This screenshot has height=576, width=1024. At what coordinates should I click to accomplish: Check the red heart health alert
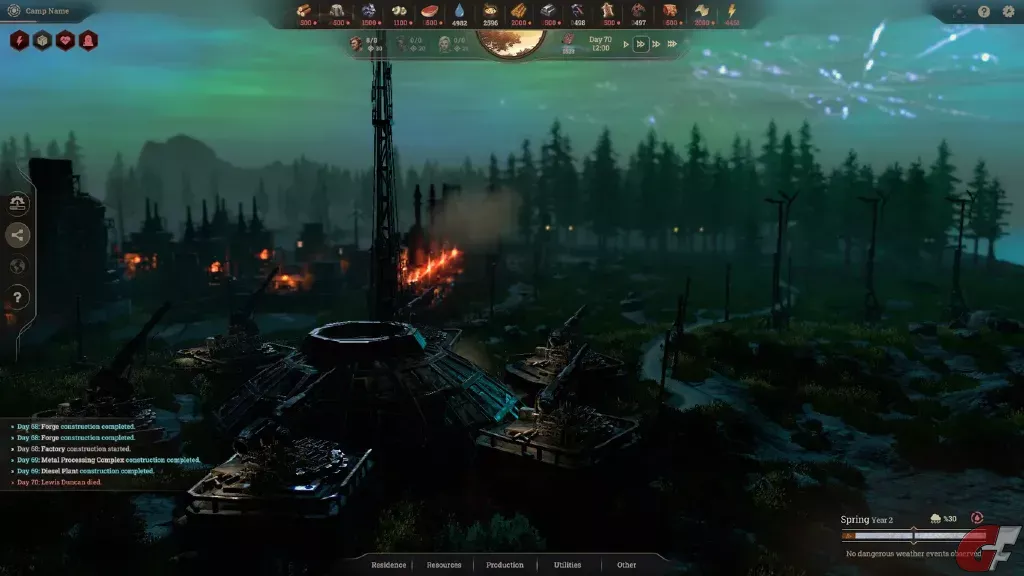(65, 41)
